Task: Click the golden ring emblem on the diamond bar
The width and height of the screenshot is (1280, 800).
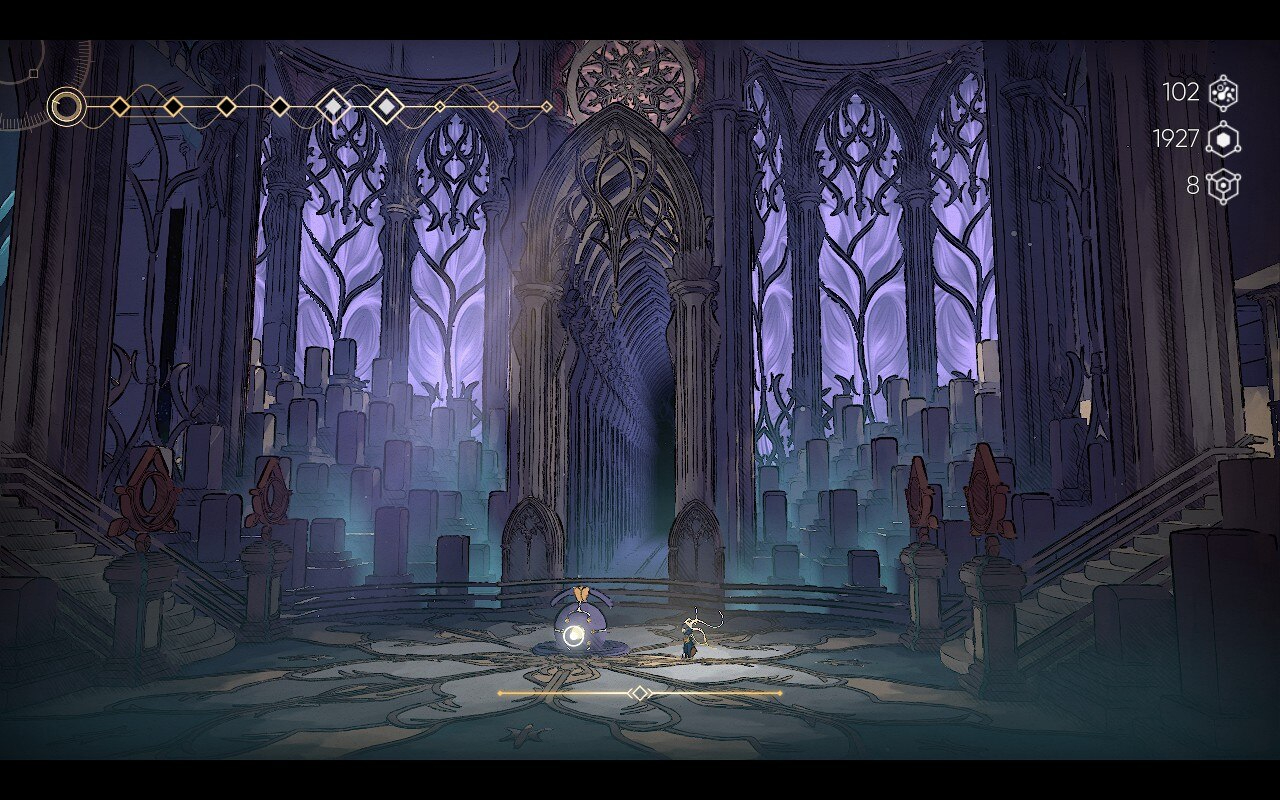Action: coord(67,106)
